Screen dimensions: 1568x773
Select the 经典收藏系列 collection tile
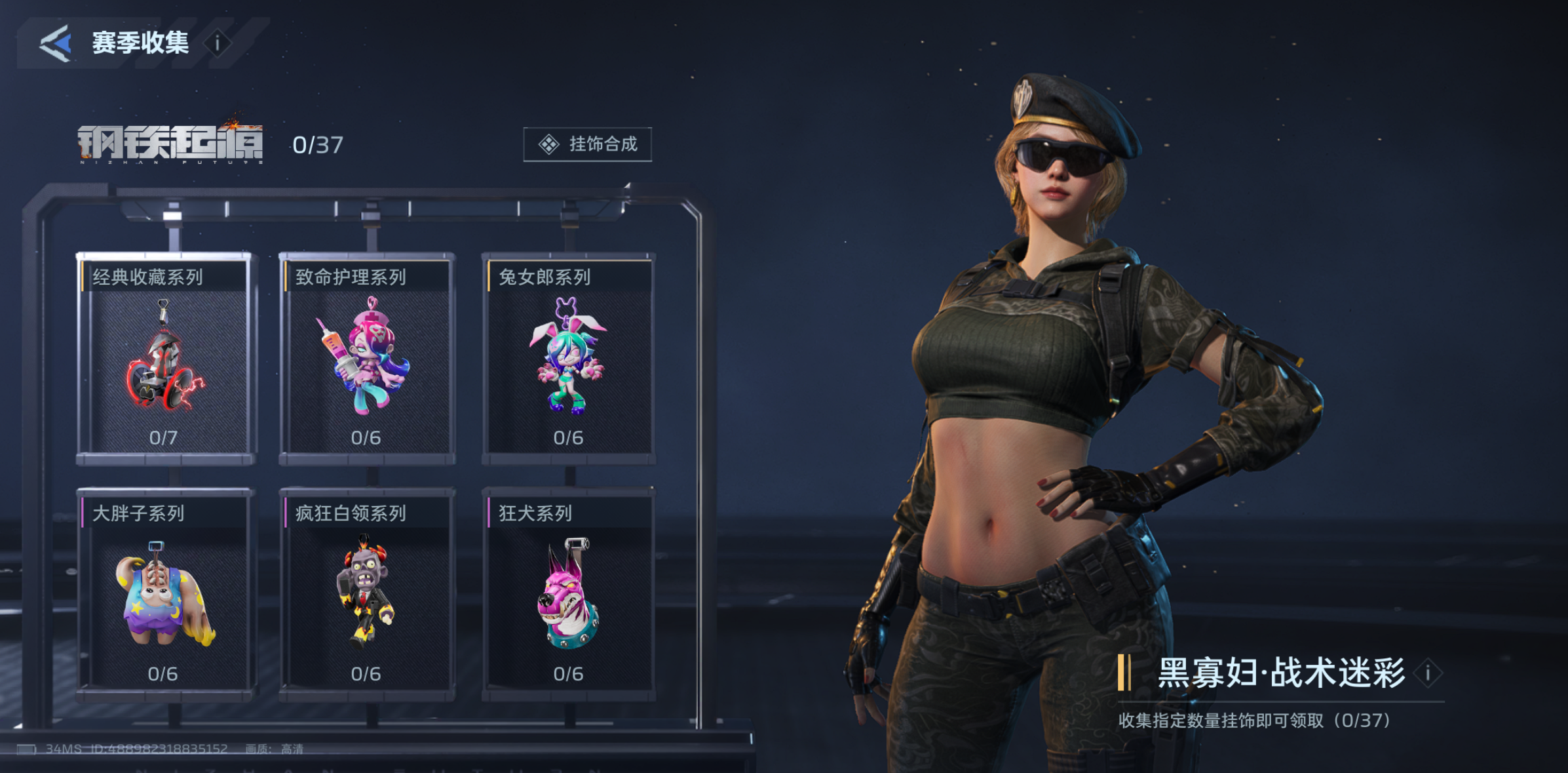click(x=164, y=357)
